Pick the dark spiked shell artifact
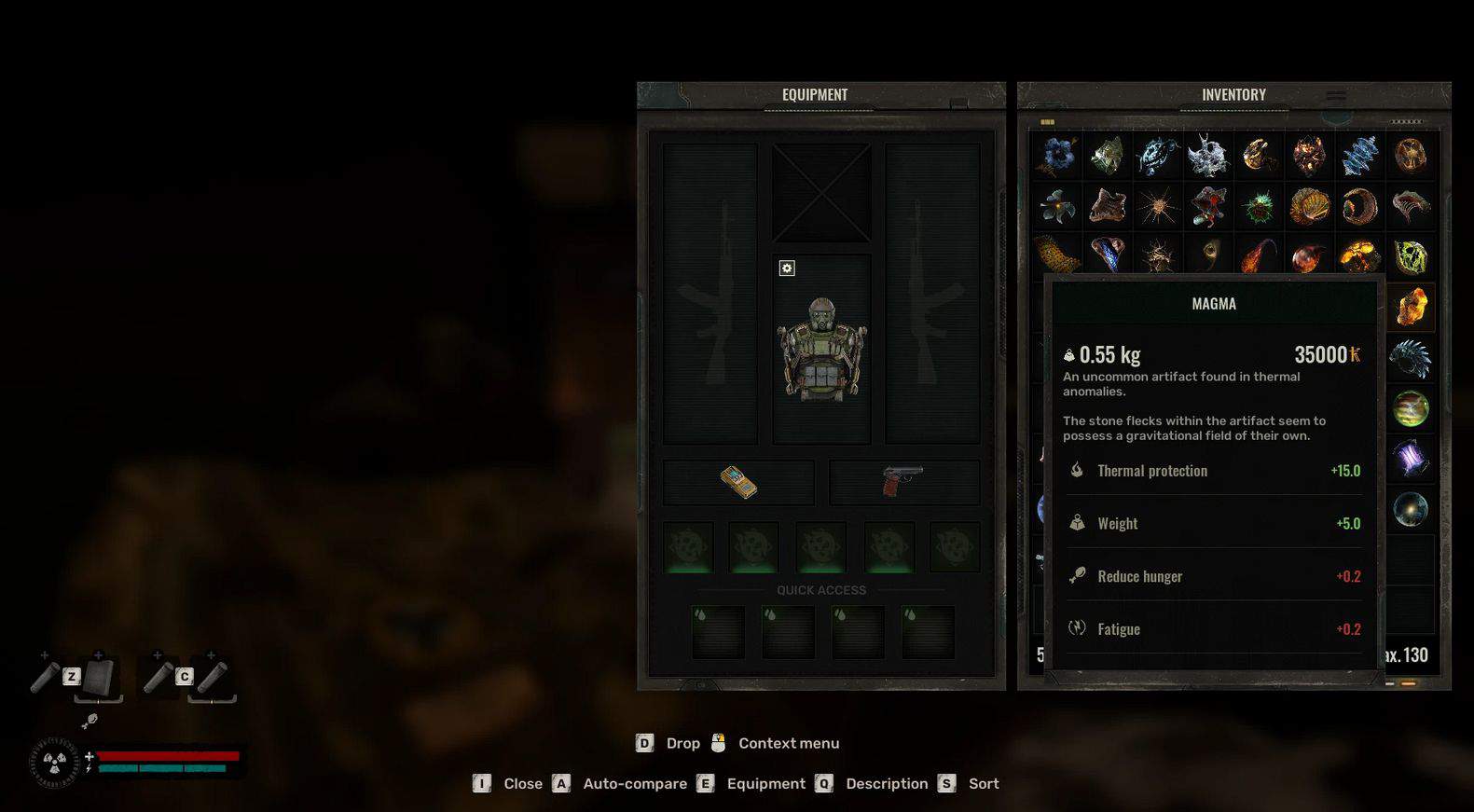The height and width of the screenshot is (812, 1474). [x=1411, y=357]
